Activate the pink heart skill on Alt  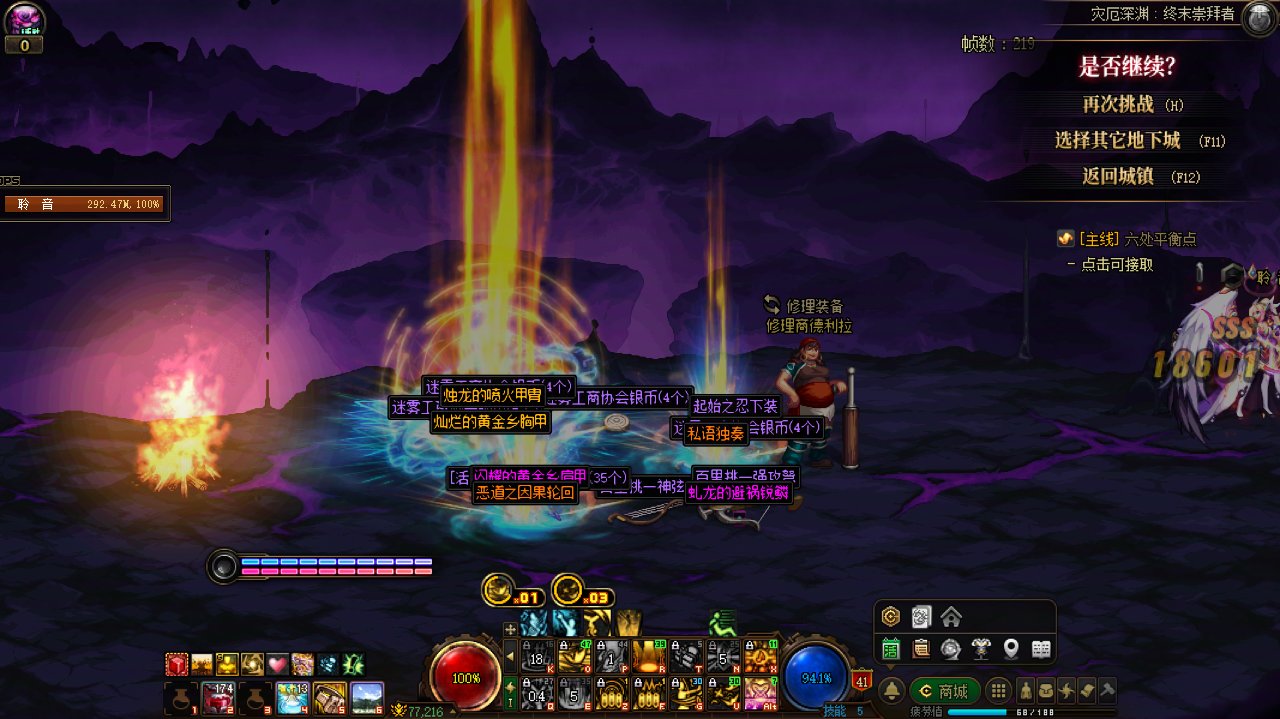[760, 692]
